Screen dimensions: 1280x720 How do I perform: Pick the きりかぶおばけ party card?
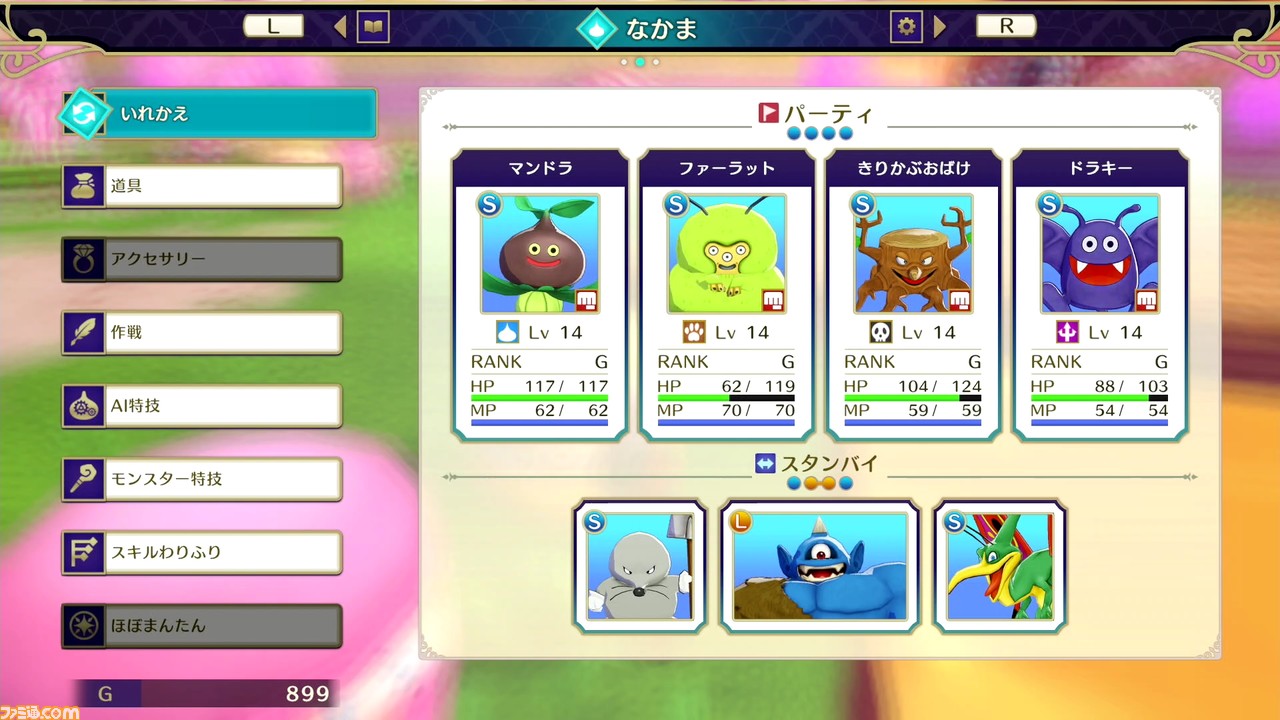click(913, 295)
